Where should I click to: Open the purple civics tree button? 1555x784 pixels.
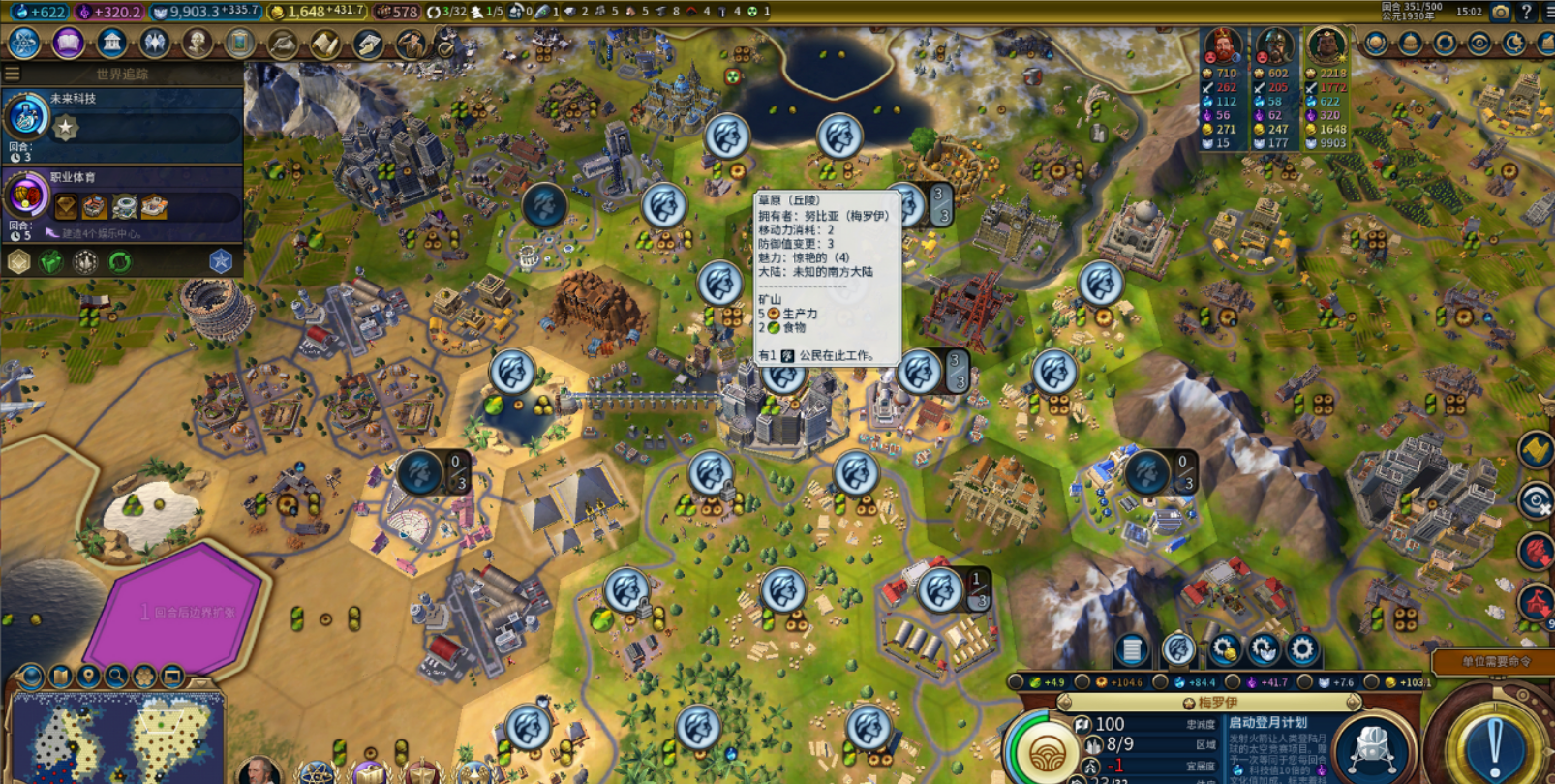68,44
